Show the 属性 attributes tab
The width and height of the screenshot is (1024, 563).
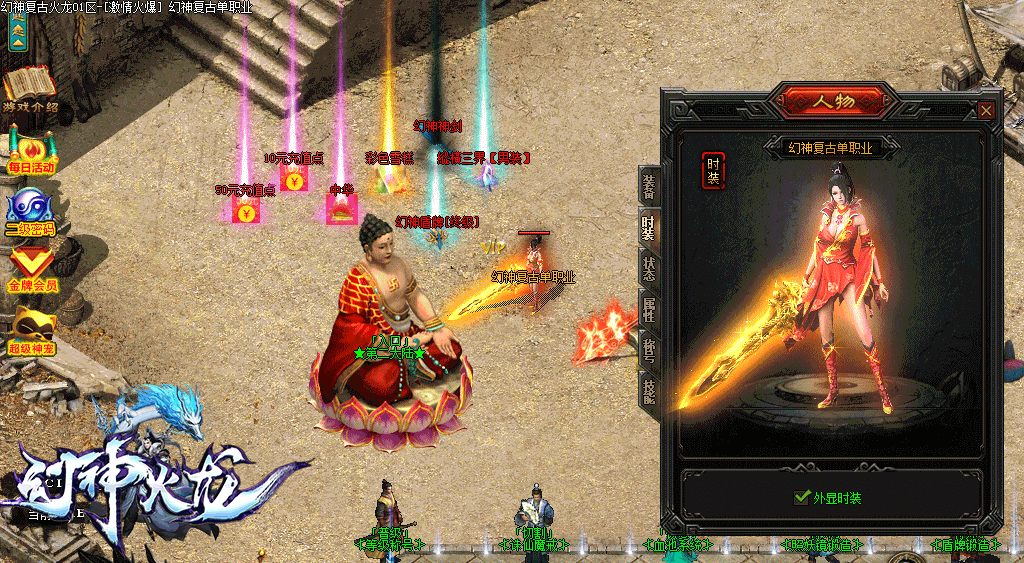649,308
